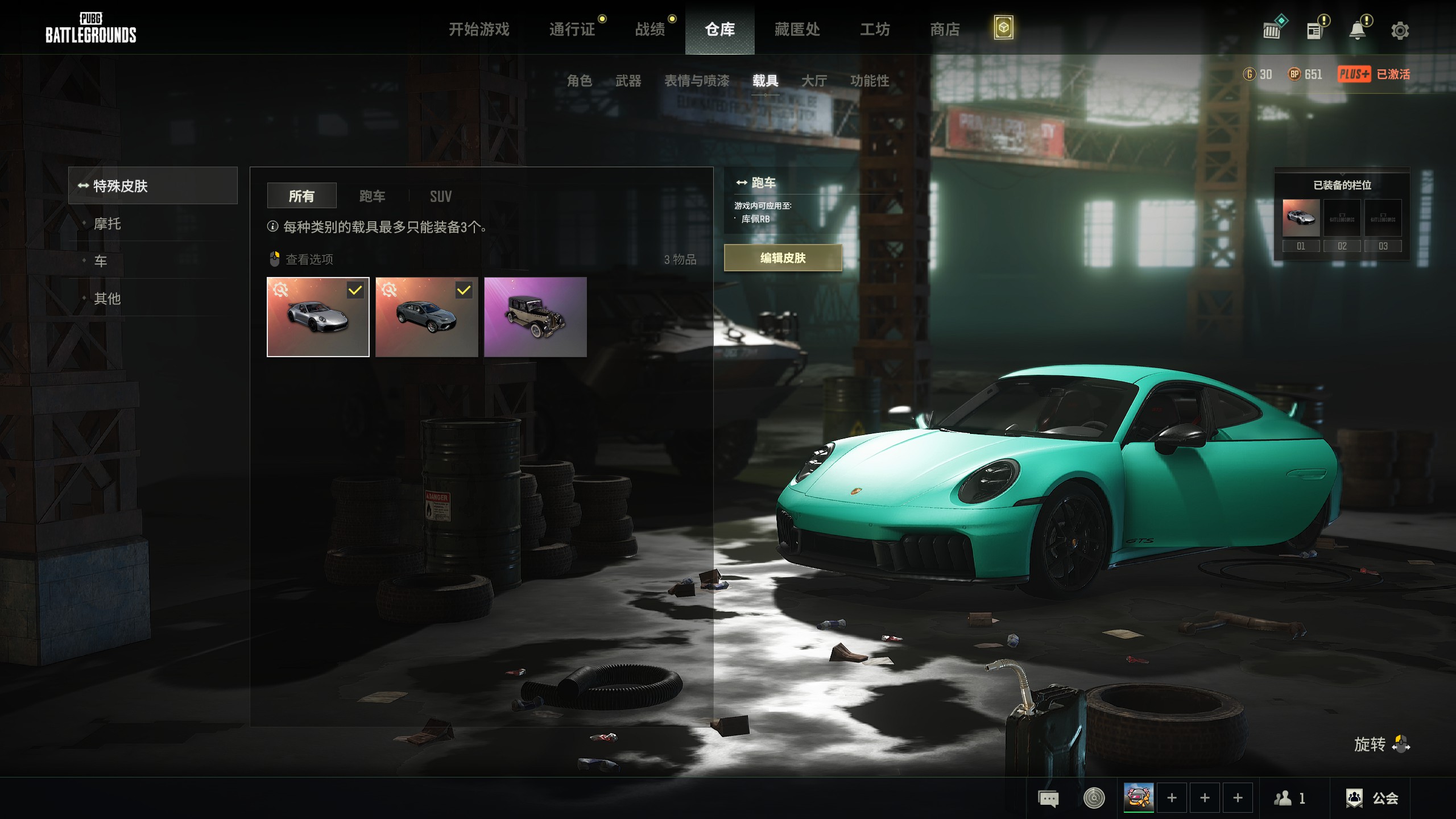Show notifications with the bell icon
The image size is (1456, 819).
click(x=1358, y=30)
